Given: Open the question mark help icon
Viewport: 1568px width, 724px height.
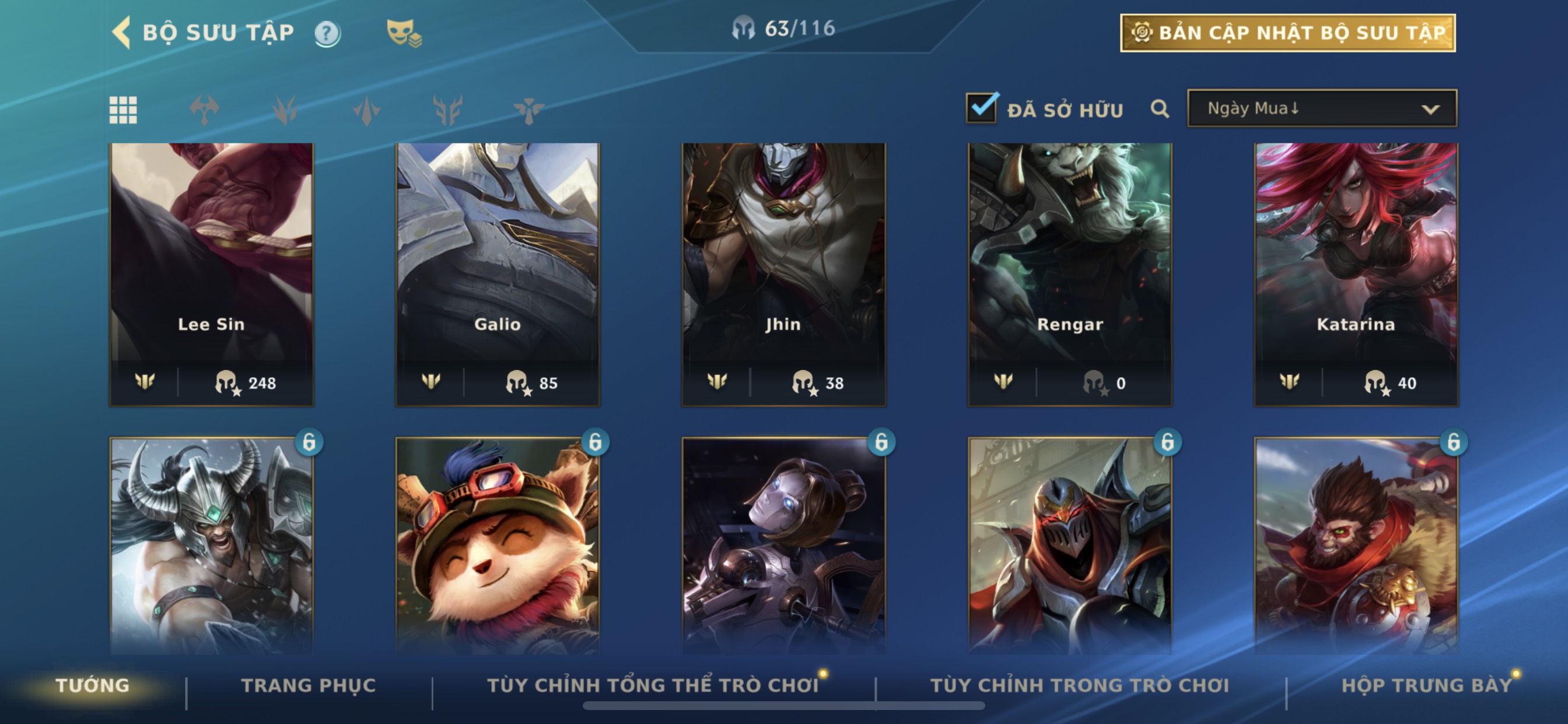Looking at the screenshot, I should [327, 33].
